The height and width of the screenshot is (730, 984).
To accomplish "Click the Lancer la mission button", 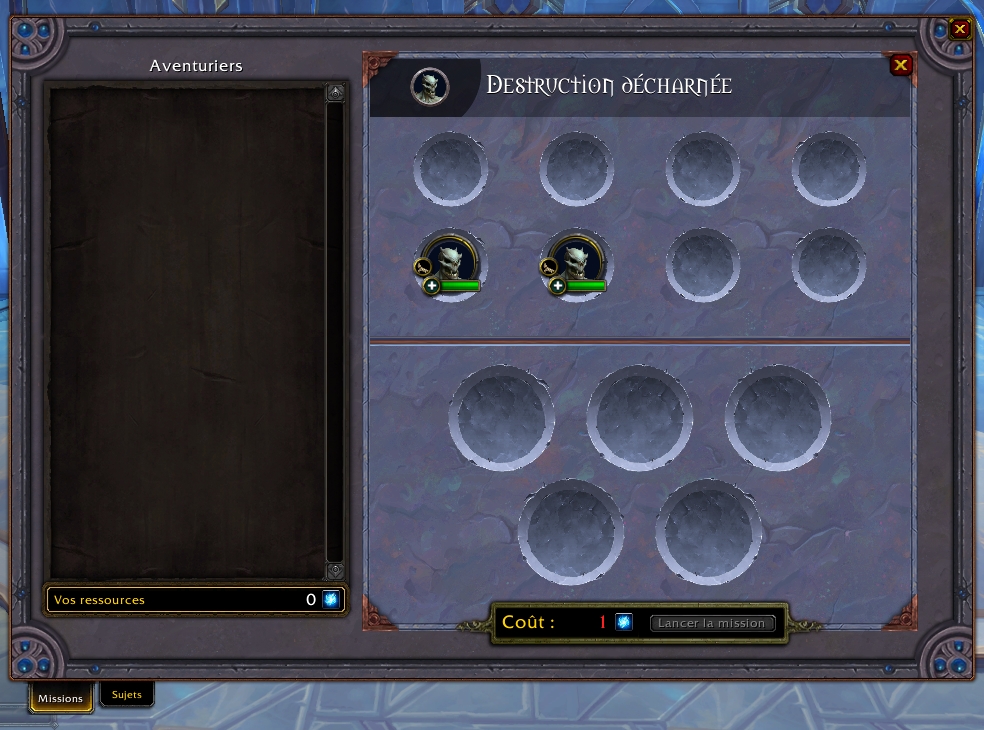I will 712,623.
